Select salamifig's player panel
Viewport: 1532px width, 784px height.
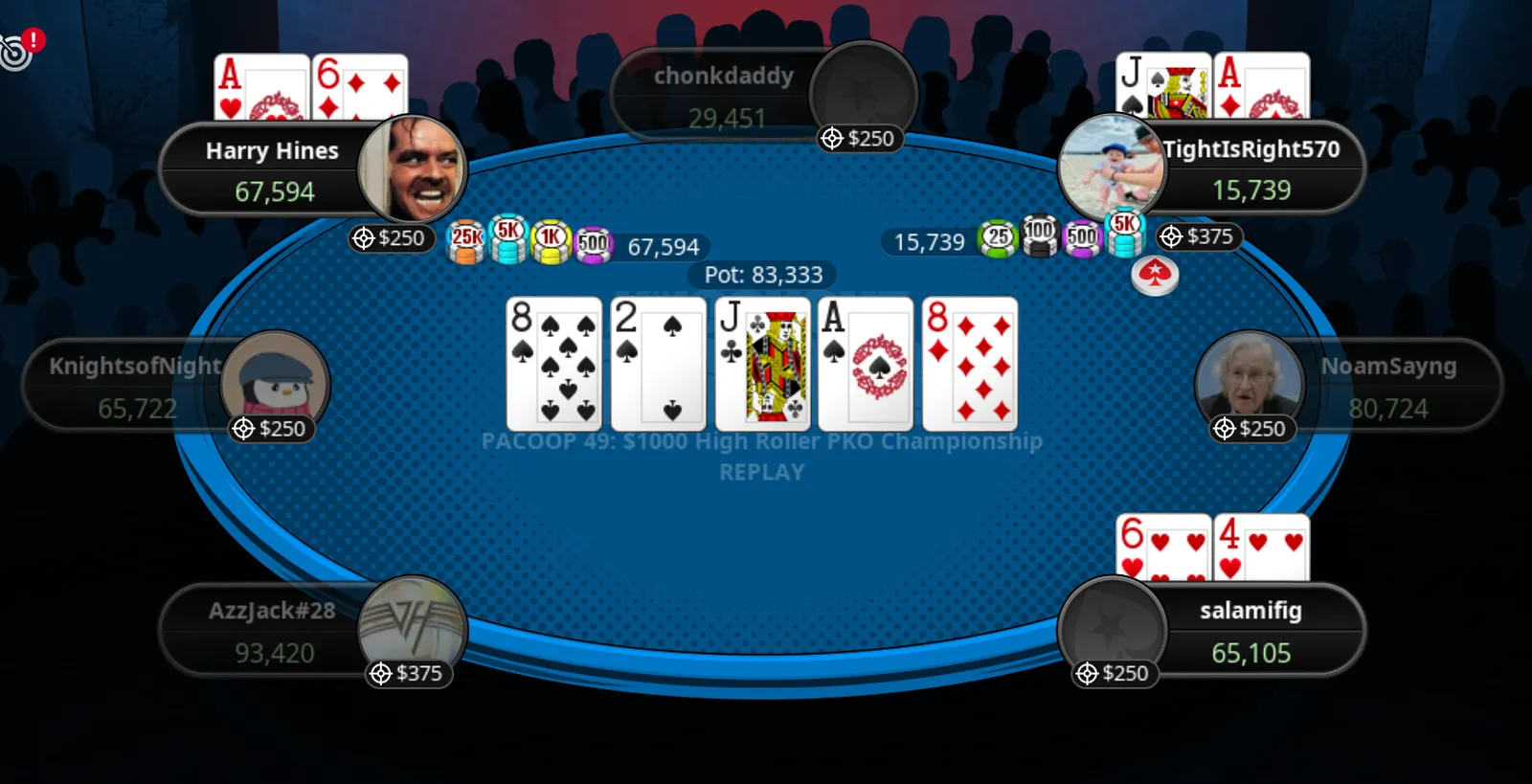tap(1250, 631)
